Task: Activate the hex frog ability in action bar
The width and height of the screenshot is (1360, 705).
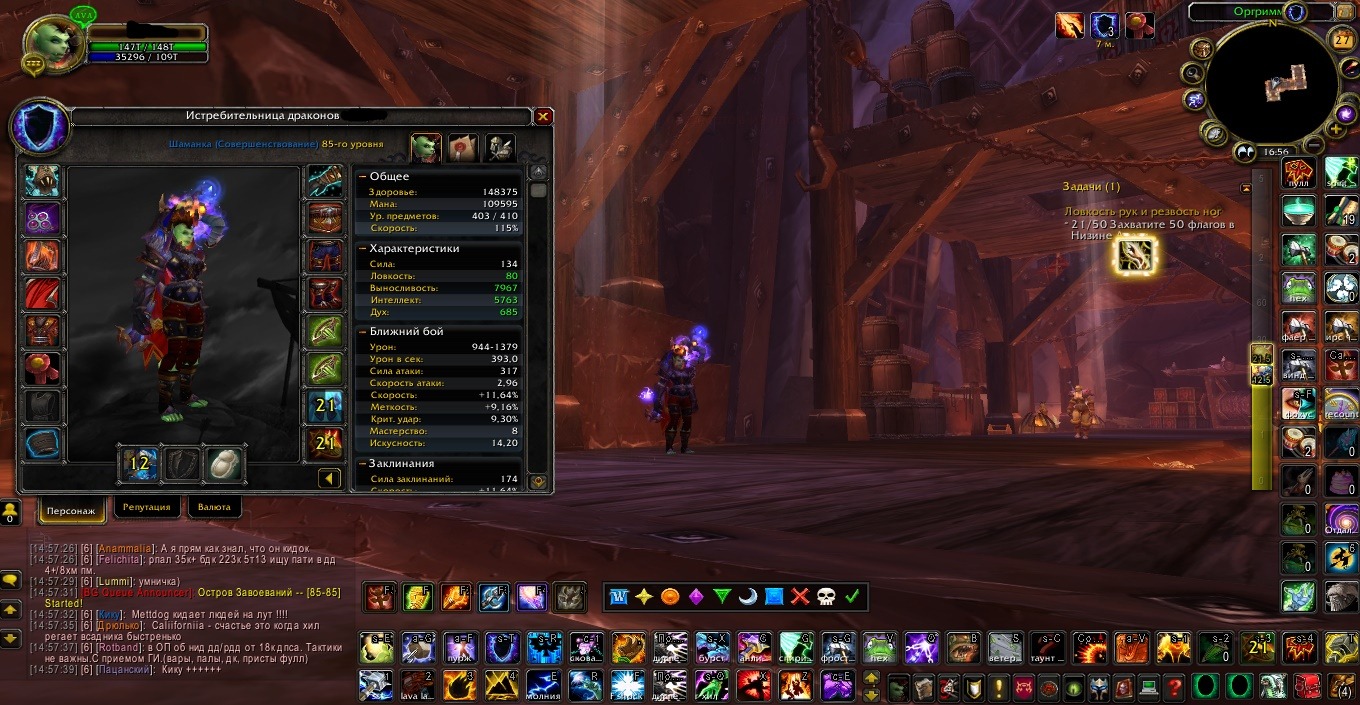Action: (x=878, y=648)
